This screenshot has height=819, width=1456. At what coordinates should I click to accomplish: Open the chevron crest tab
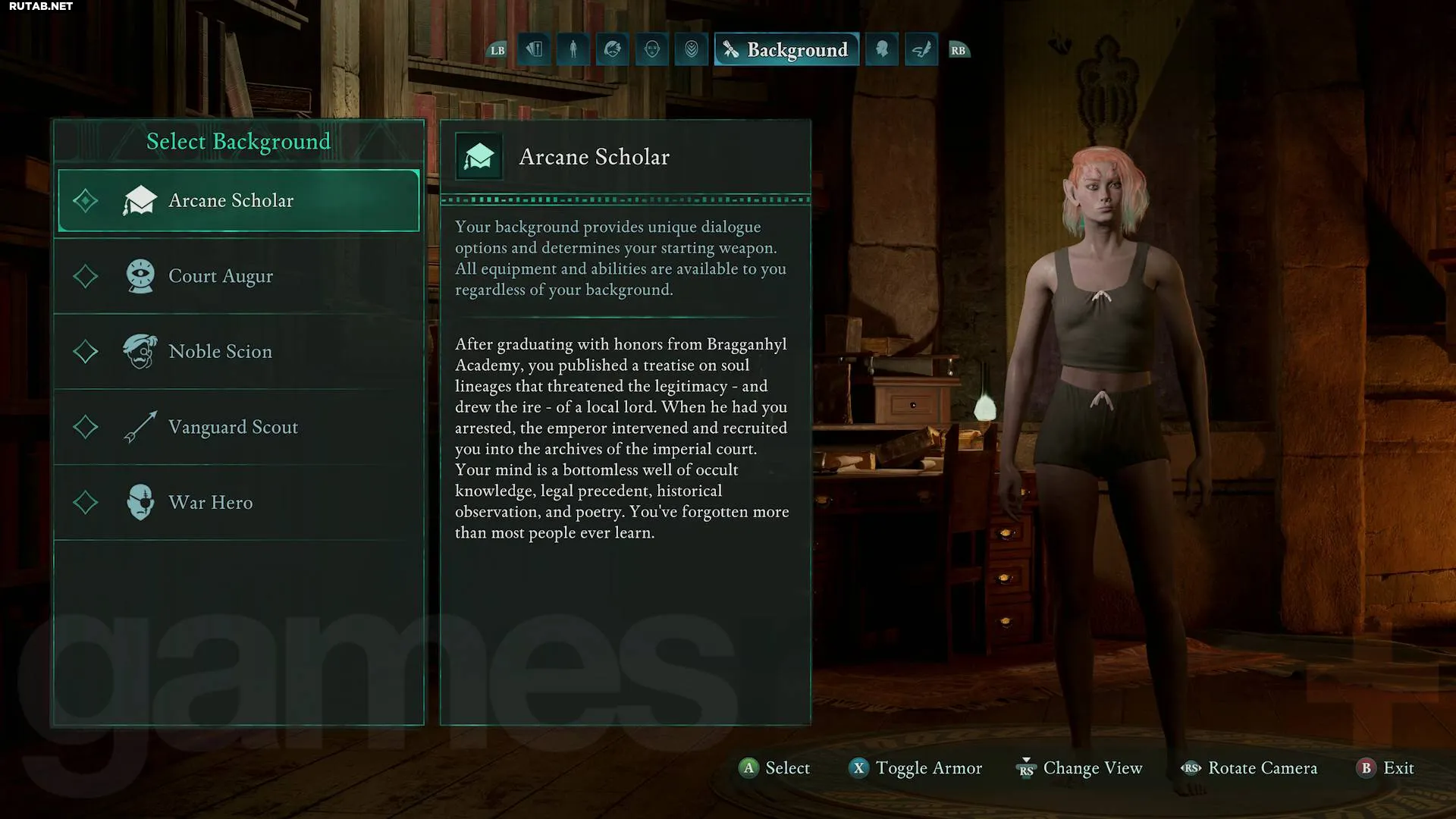[692, 50]
